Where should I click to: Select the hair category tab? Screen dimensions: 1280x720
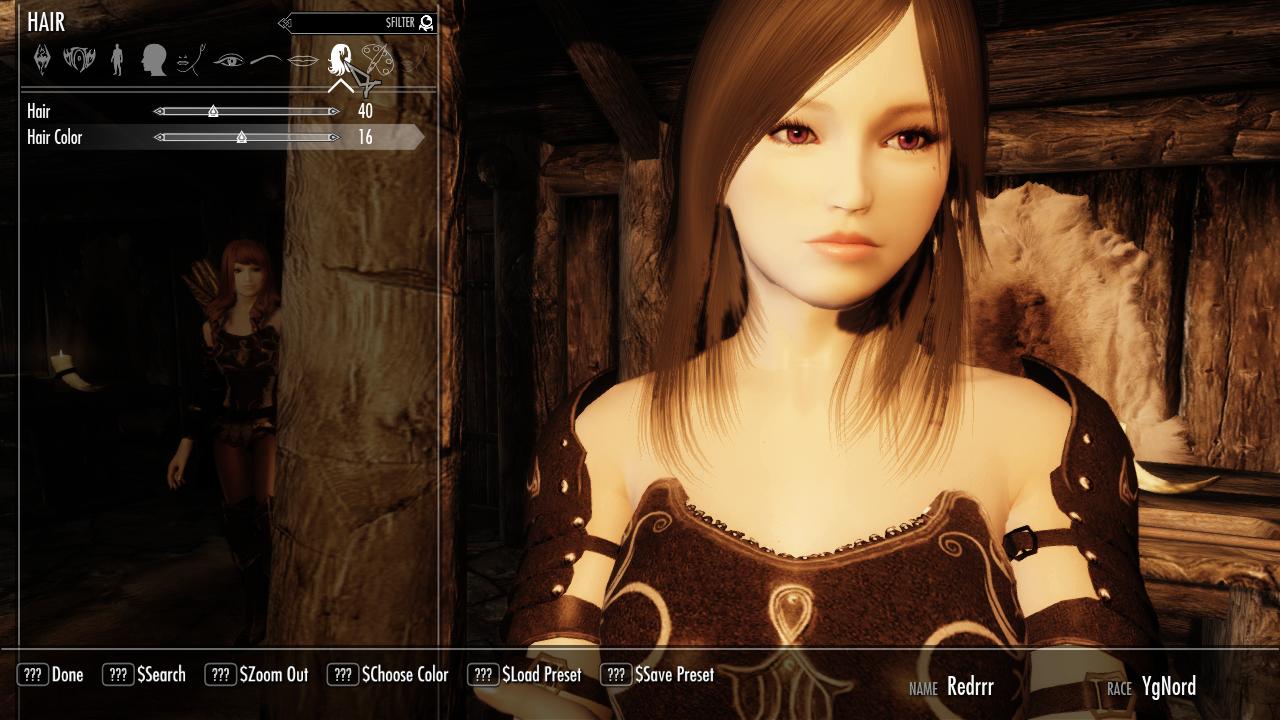pos(340,60)
